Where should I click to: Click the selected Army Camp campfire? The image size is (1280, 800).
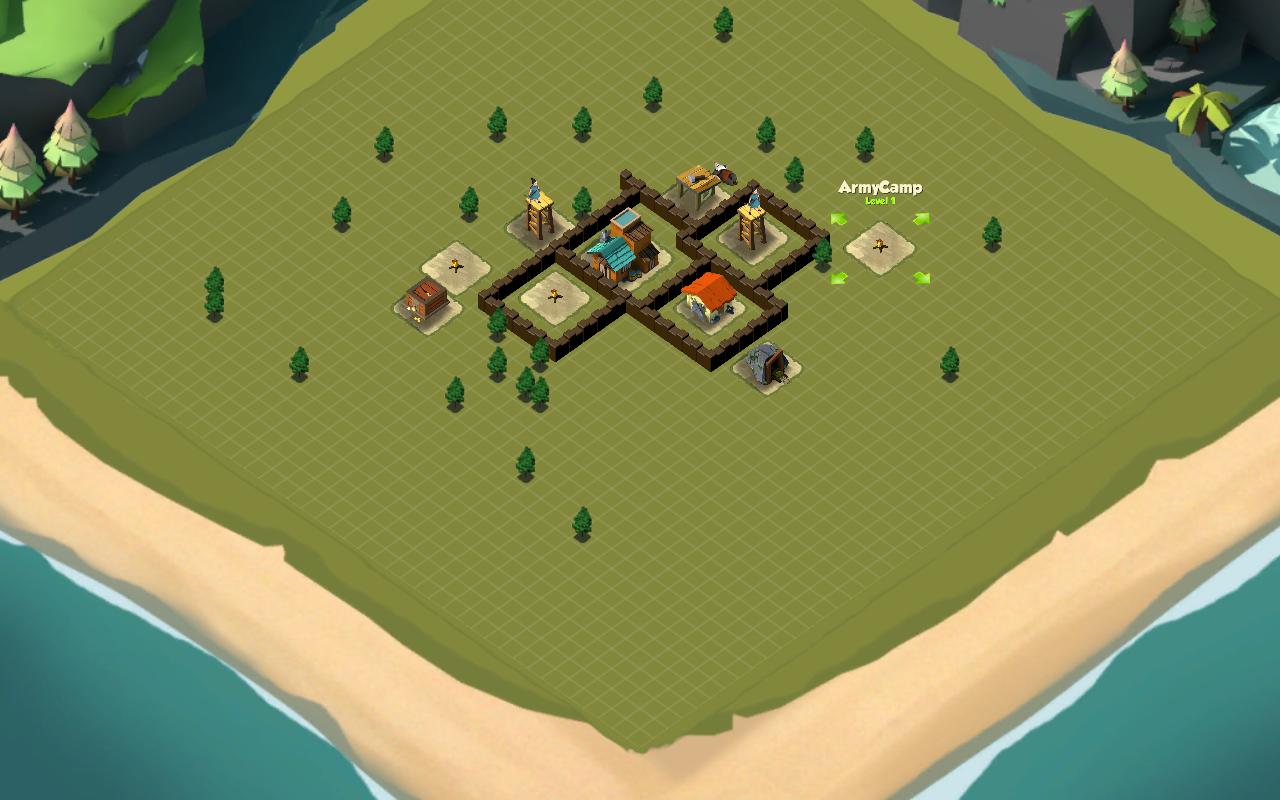(x=879, y=246)
